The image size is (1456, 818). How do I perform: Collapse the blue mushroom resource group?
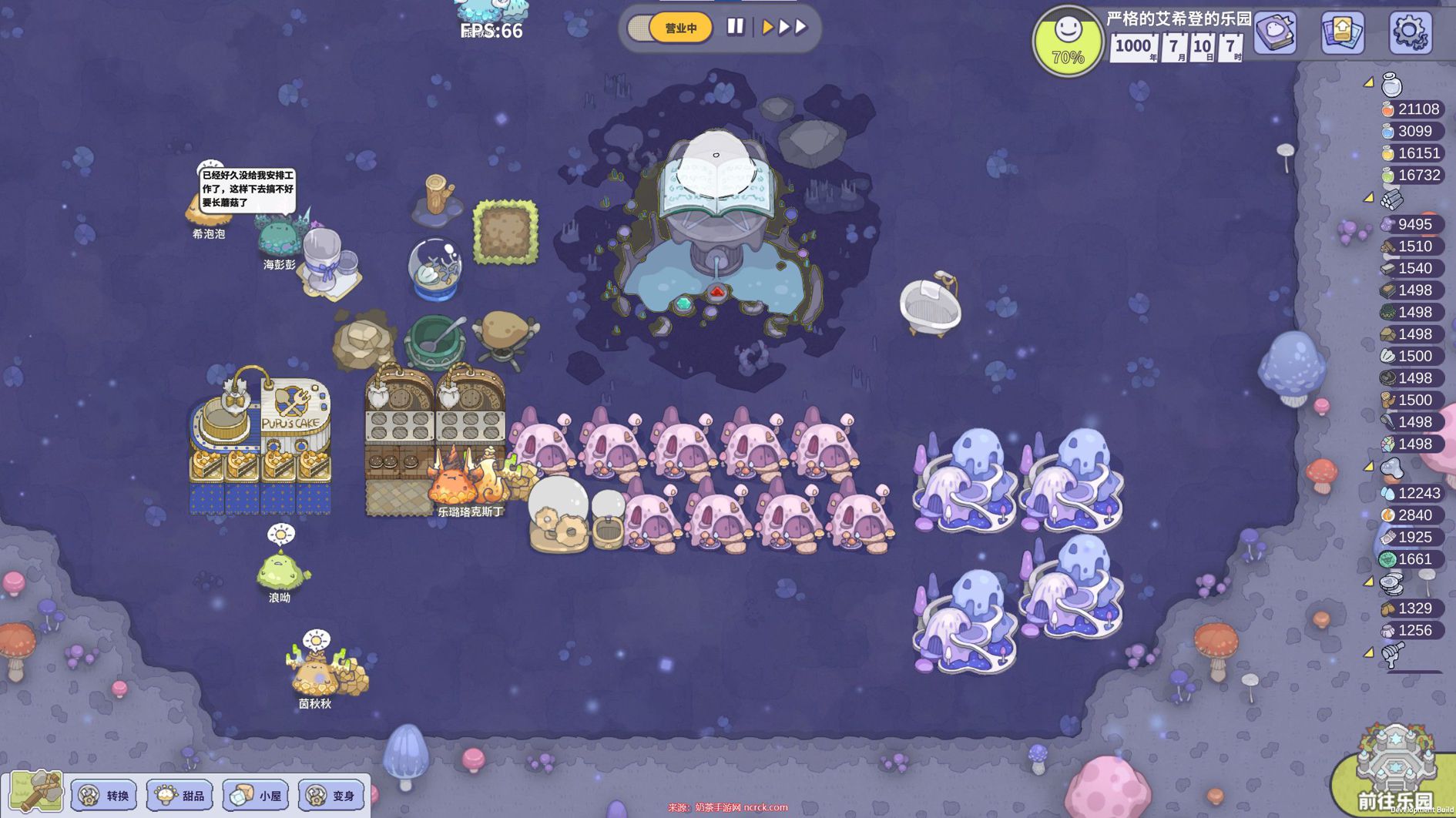point(1369,466)
